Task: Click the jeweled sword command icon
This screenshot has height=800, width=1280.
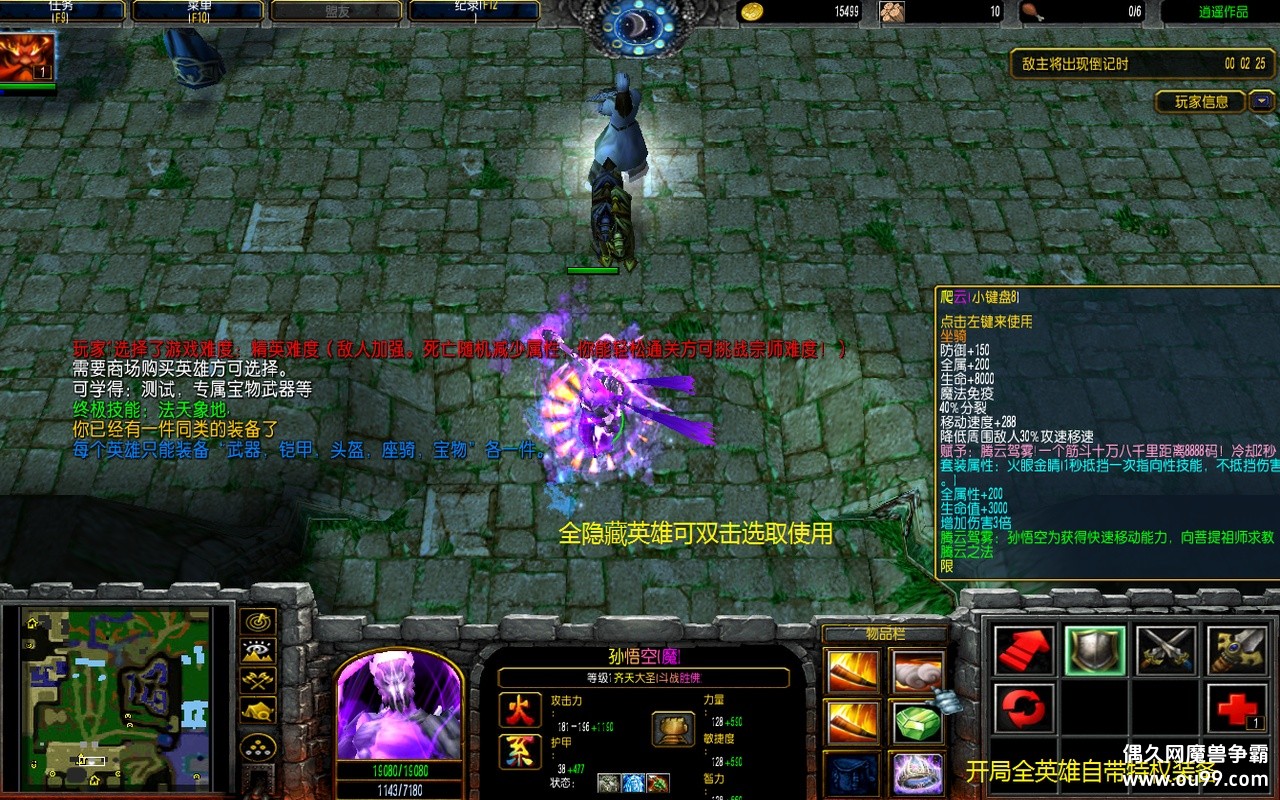Action: [x=1237, y=651]
